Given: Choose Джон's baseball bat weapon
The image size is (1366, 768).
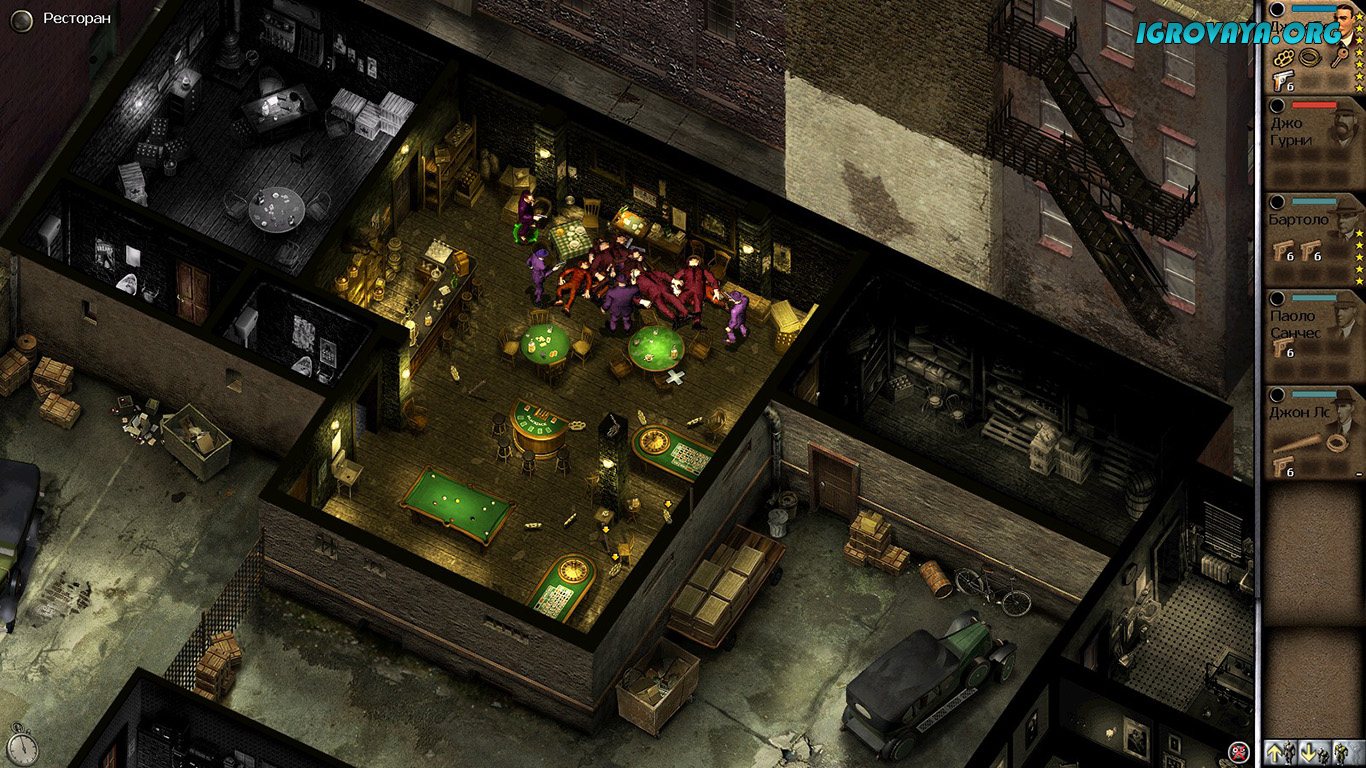Looking at the screenshot, I should pos(1298,442).
